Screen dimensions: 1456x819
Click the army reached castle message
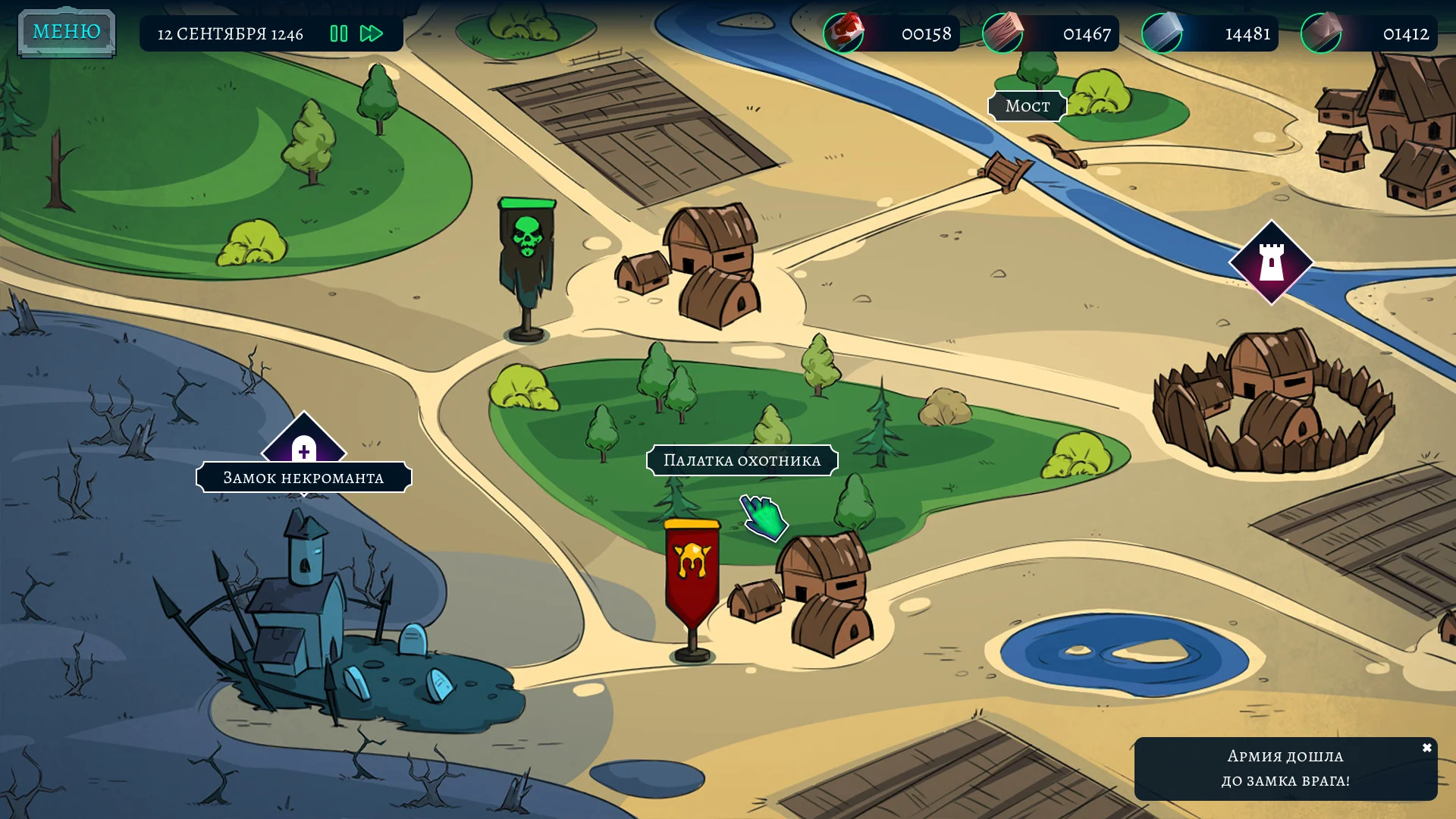tap(1285, 768)
